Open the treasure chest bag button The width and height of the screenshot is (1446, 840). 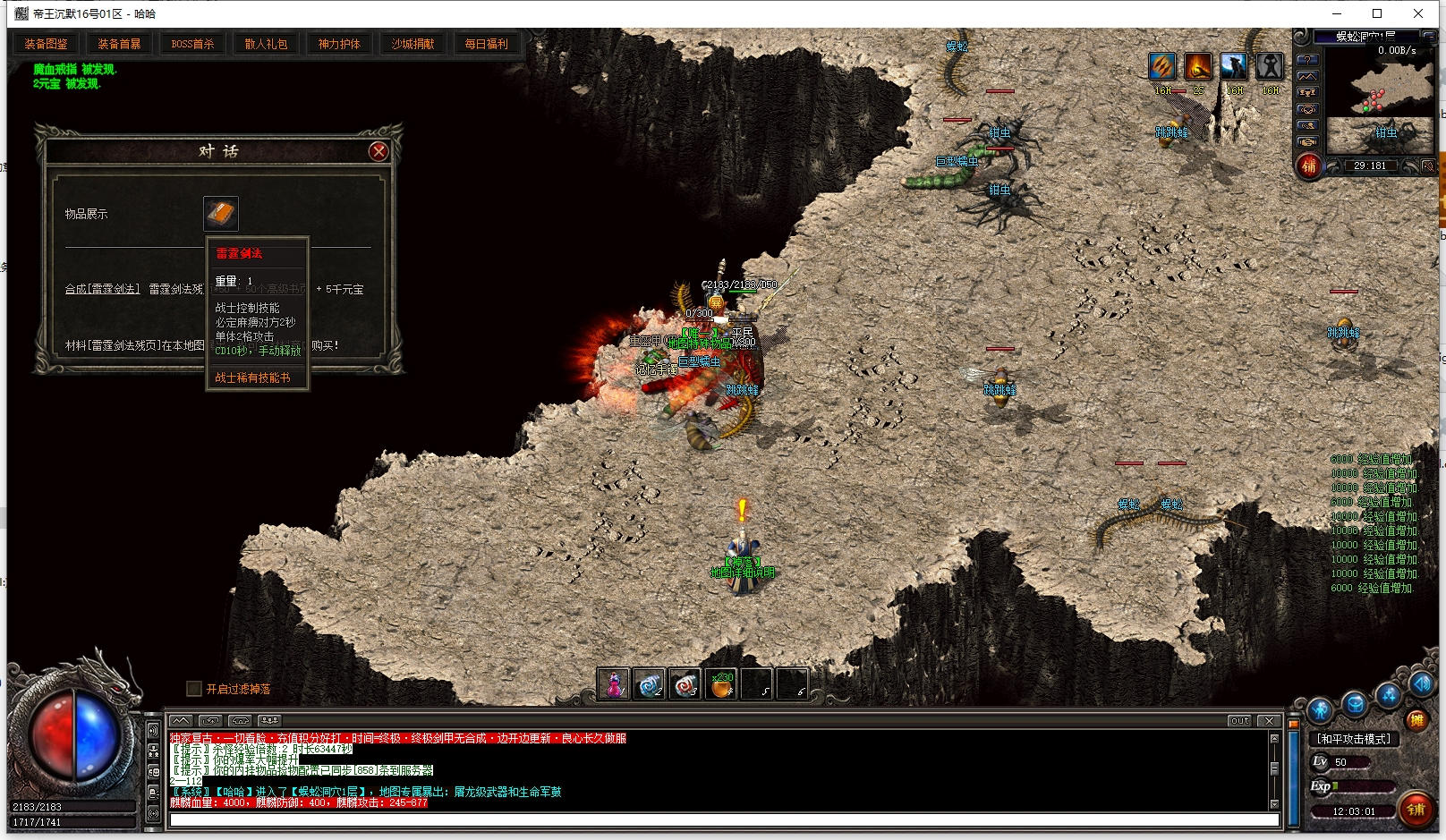tap(1355, 705)
